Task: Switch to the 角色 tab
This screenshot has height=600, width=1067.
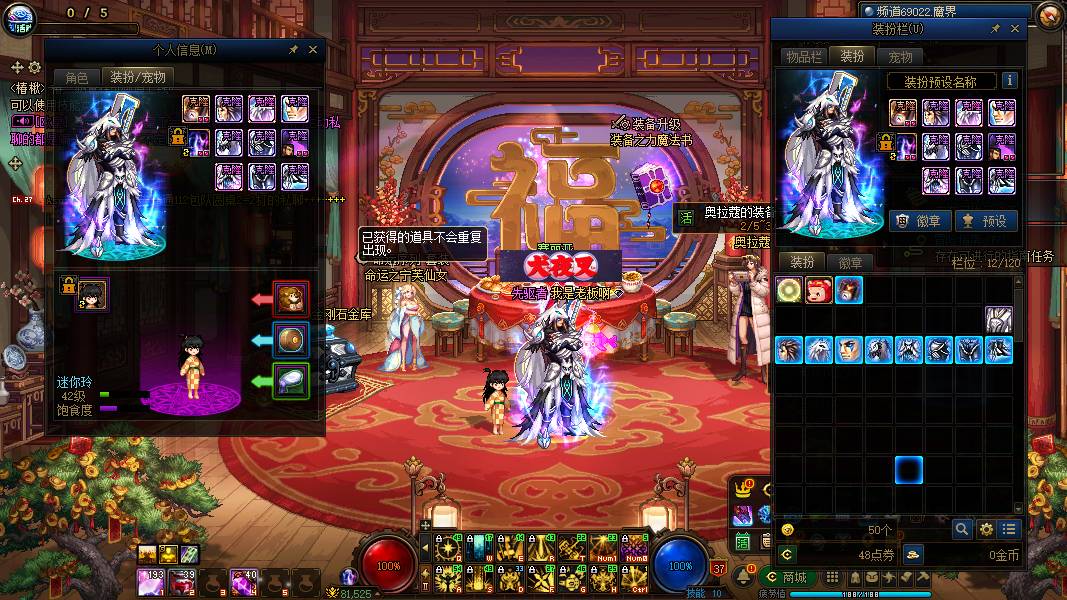Action: click(77, 77)
